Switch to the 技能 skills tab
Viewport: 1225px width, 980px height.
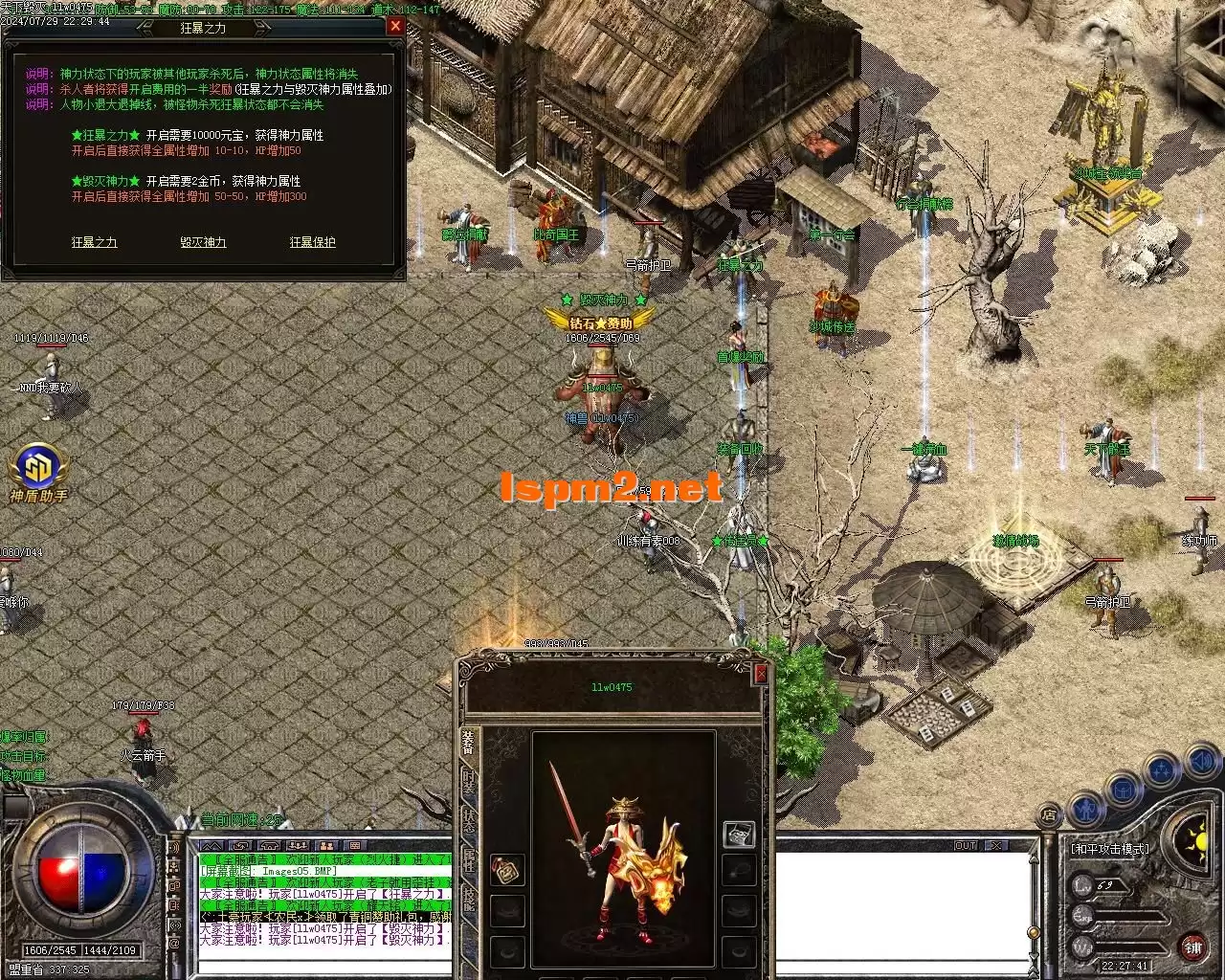pos(468,896)
